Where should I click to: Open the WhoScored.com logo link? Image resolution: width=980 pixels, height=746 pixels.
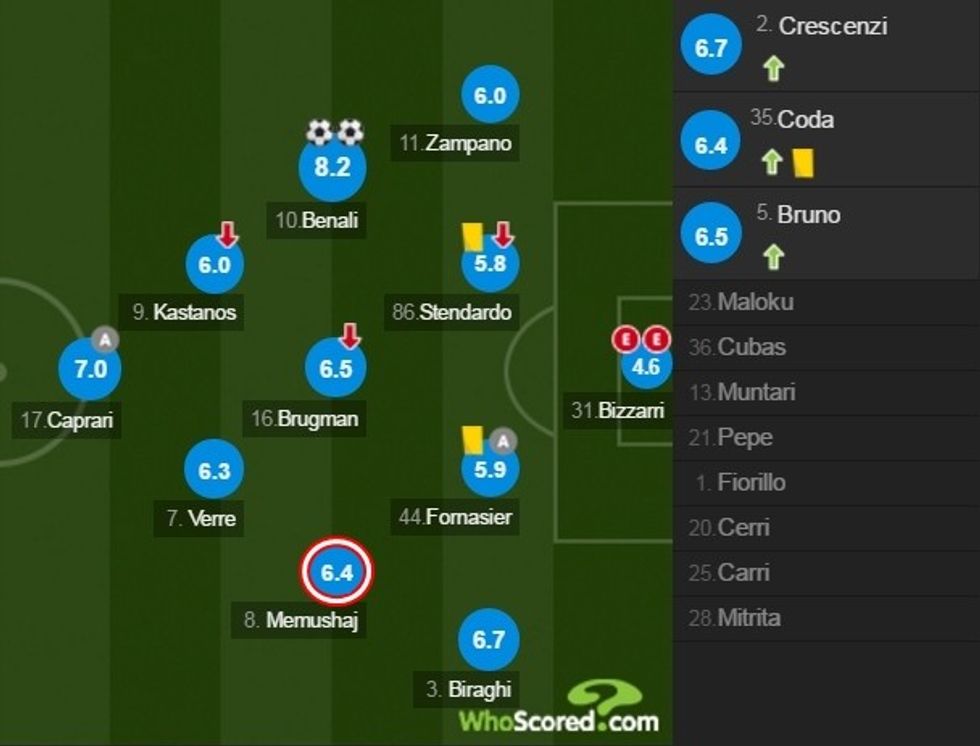click(x=559, y=710)
